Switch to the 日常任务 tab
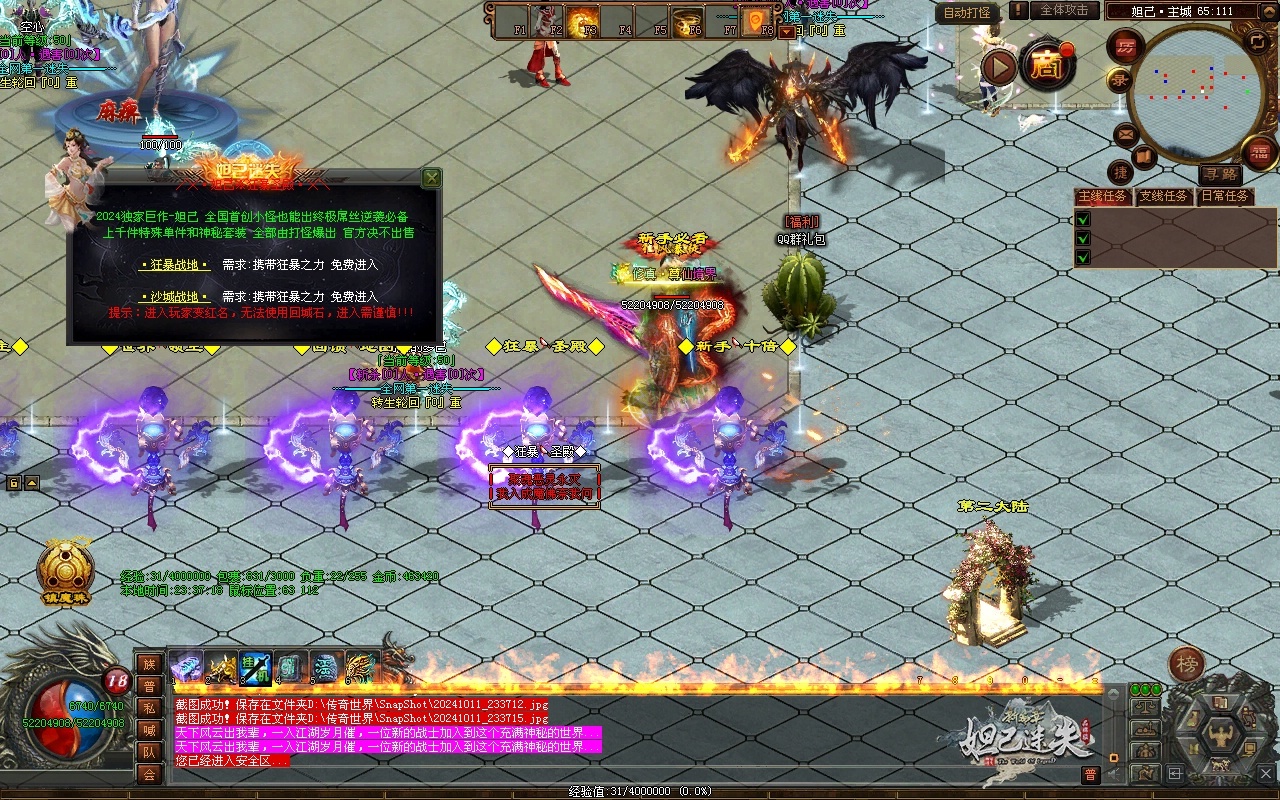 pyautogui.click(x=1224, y=196)
